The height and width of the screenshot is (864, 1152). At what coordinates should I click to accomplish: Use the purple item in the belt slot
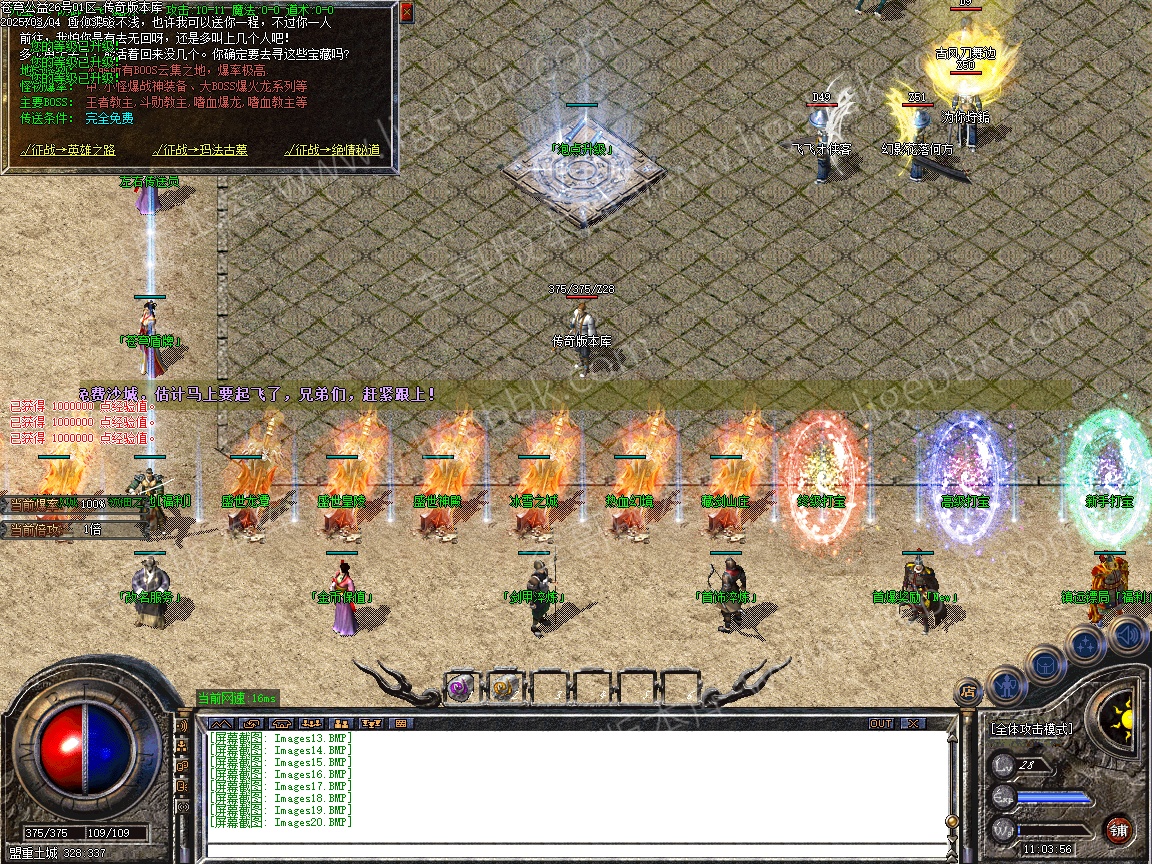460,688
